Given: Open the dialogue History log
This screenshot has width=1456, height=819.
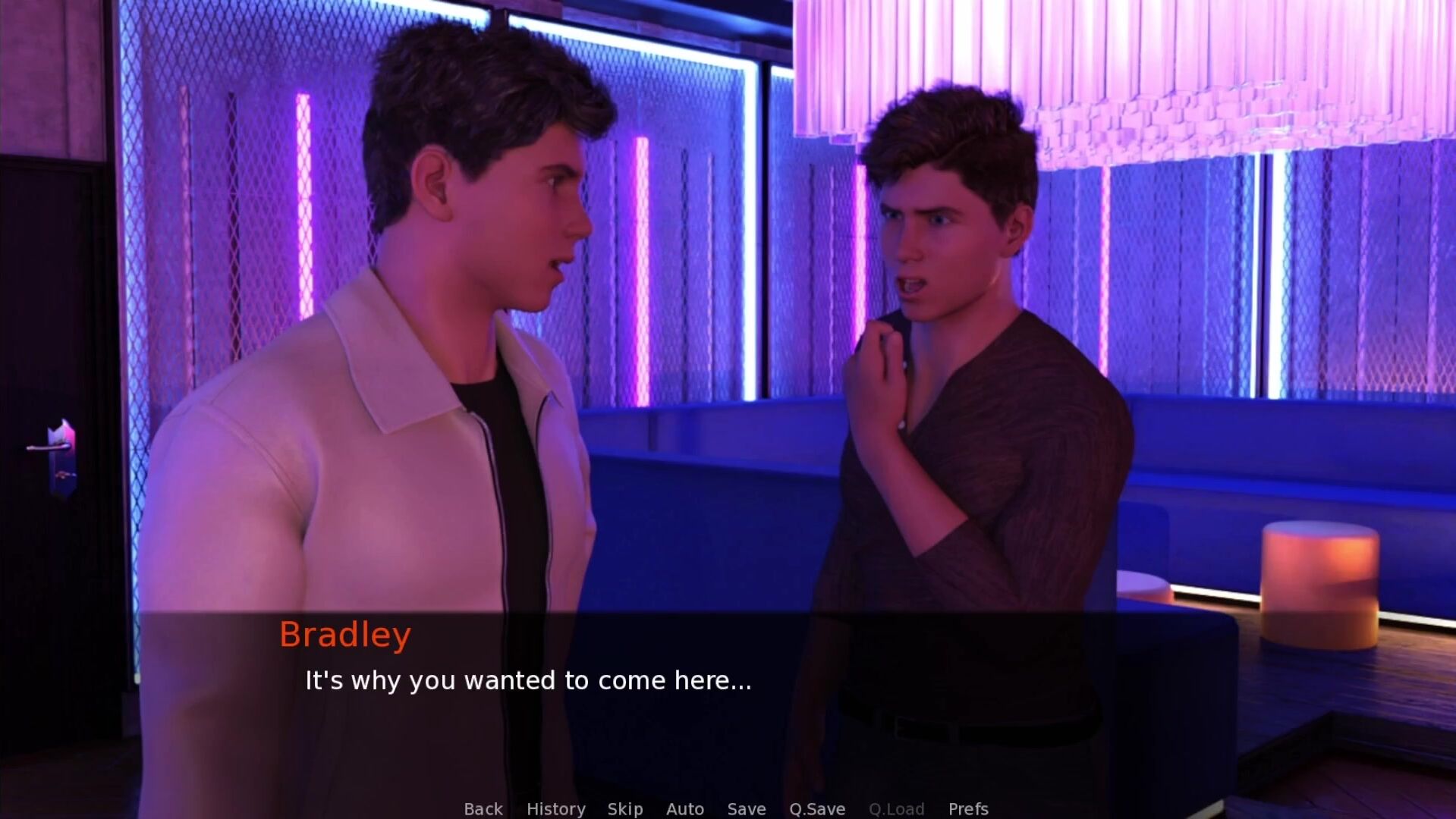Looking at the screenshot, I should [x=555, y=809].
